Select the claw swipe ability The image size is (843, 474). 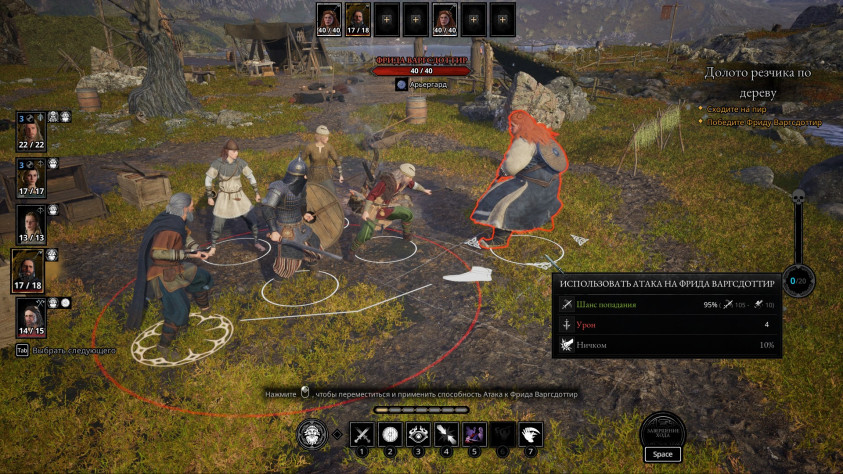point(531,435)
